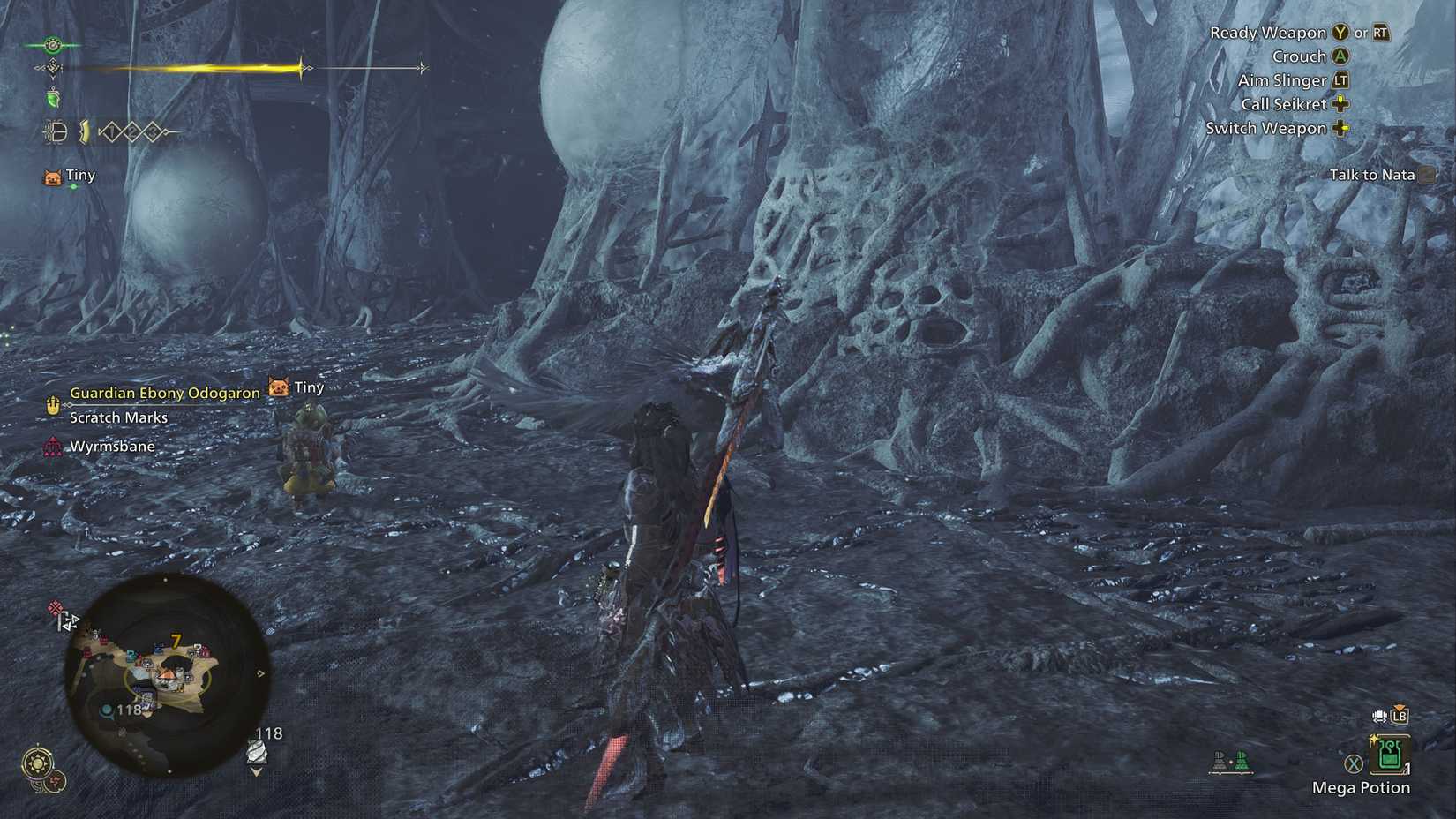Click the green ammo crafting icon near Mega Potion

pyautogui.click(x=1241, y=762)
